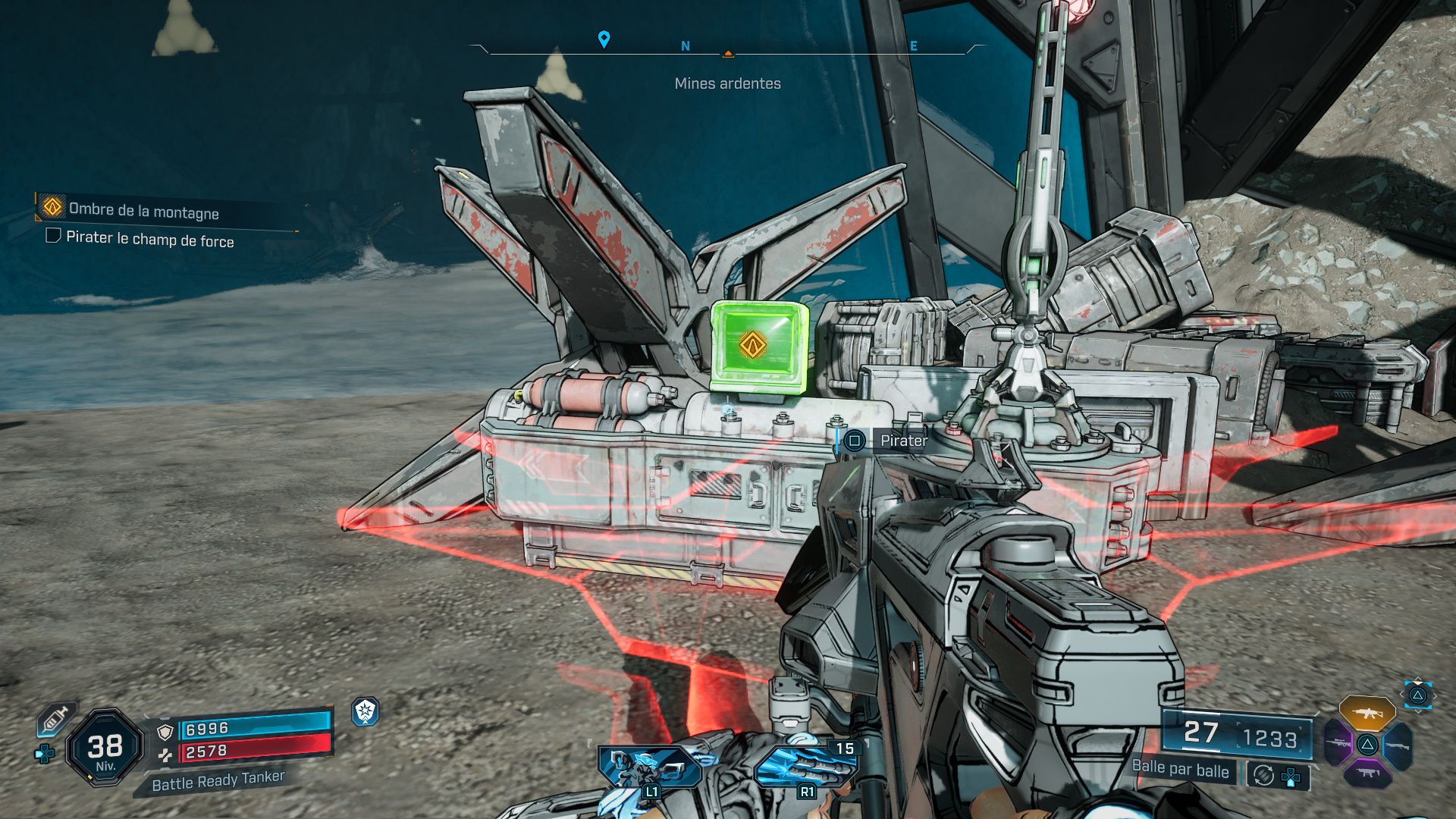This screenshot has width=1456, height=819.
Task: Click the blue waypoint marker on compass
Action: tap(604, 39)
